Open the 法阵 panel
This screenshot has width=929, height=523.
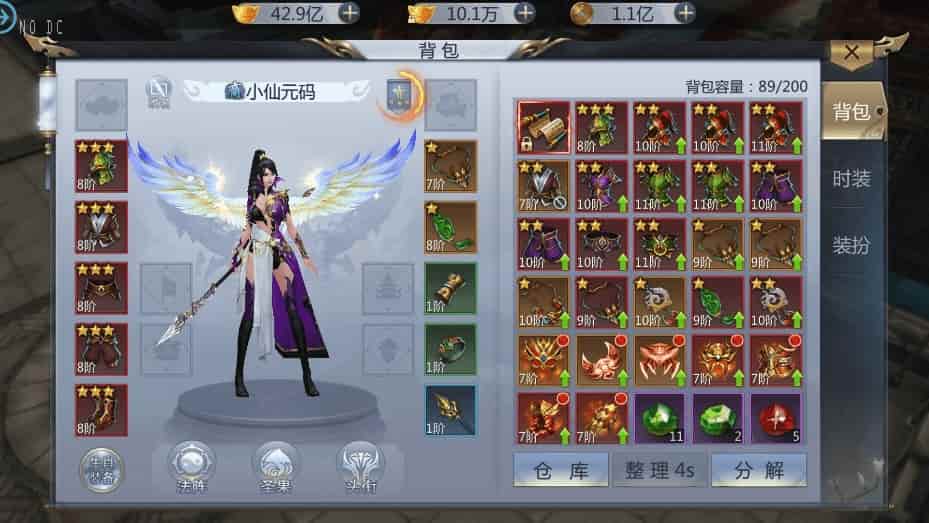coord(190,467)
